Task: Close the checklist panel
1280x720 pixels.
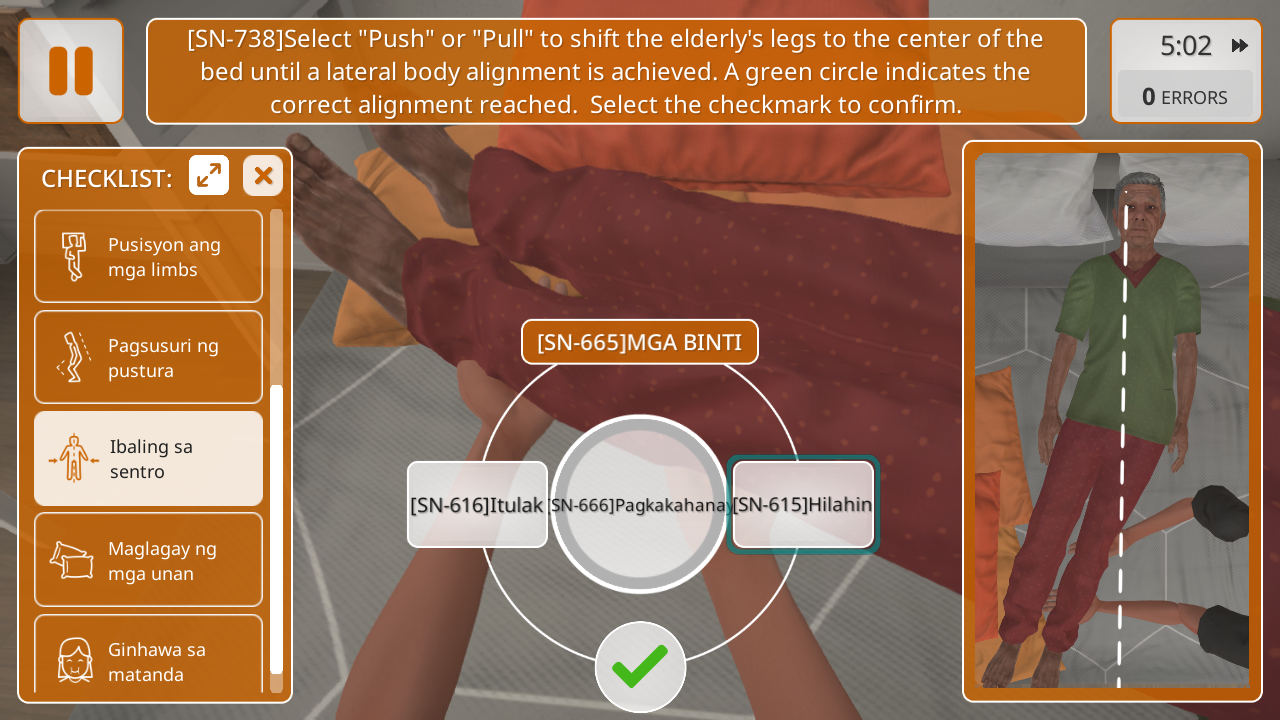Action: (x=263, y=176)
